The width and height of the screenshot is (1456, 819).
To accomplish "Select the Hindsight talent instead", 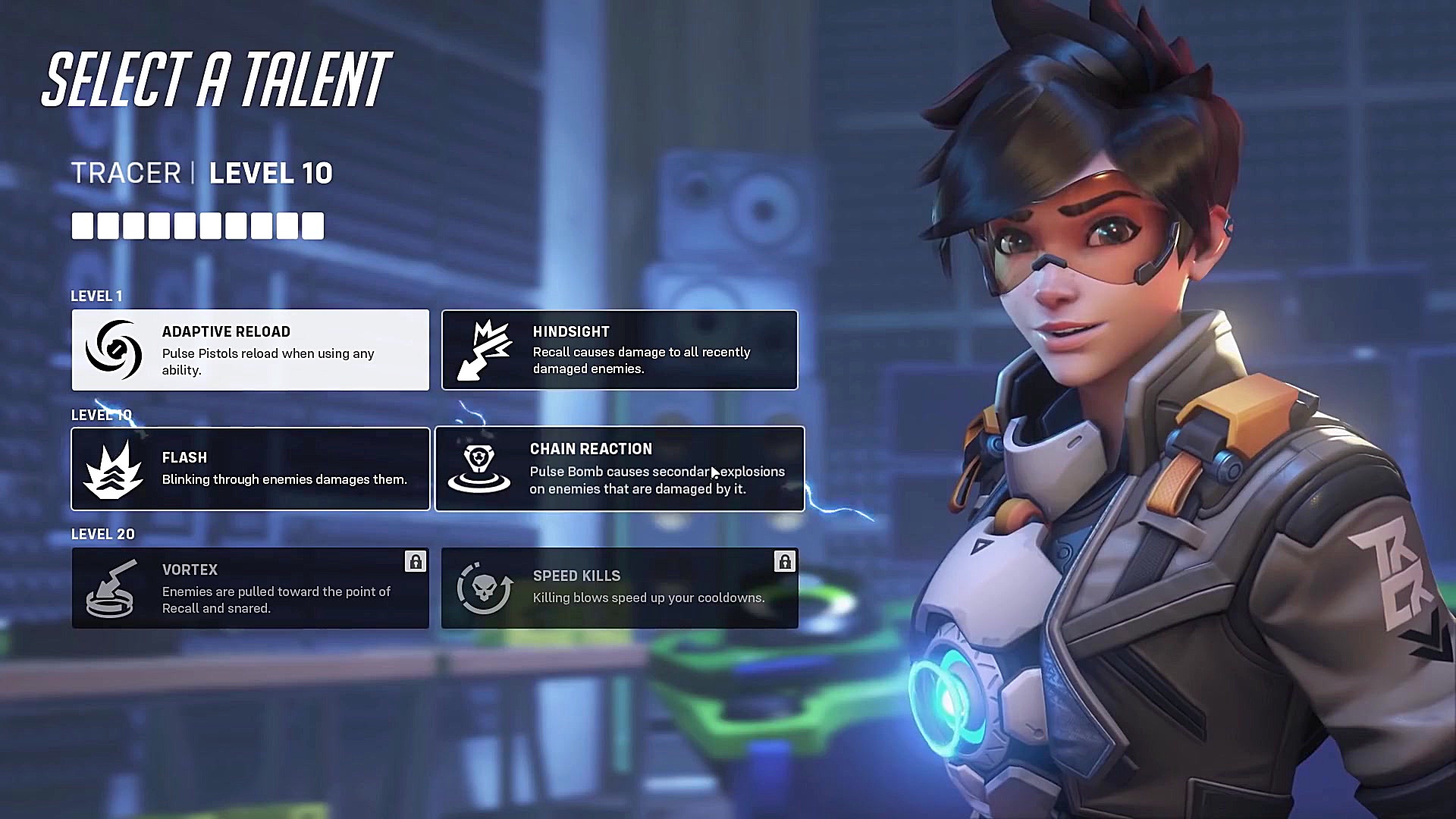I will [x=620, y=350].
